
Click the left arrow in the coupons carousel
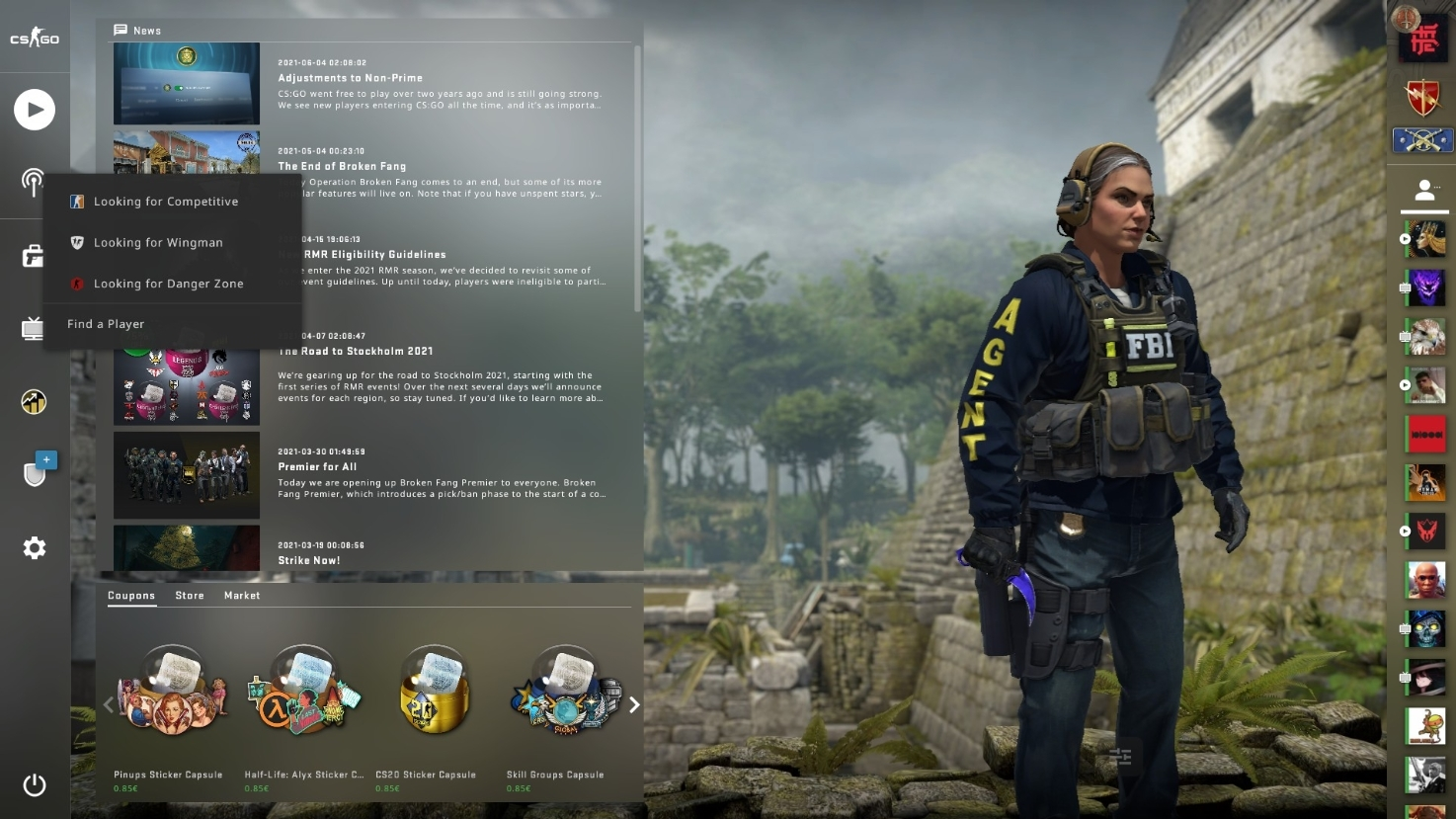[109, 705]
